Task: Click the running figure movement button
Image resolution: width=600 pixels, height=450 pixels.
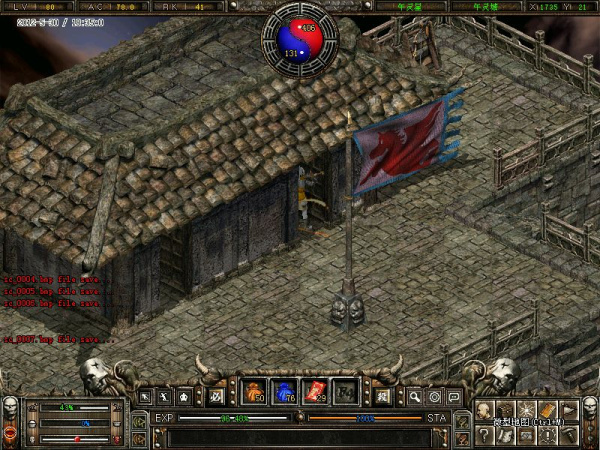Action: [164, 397]
